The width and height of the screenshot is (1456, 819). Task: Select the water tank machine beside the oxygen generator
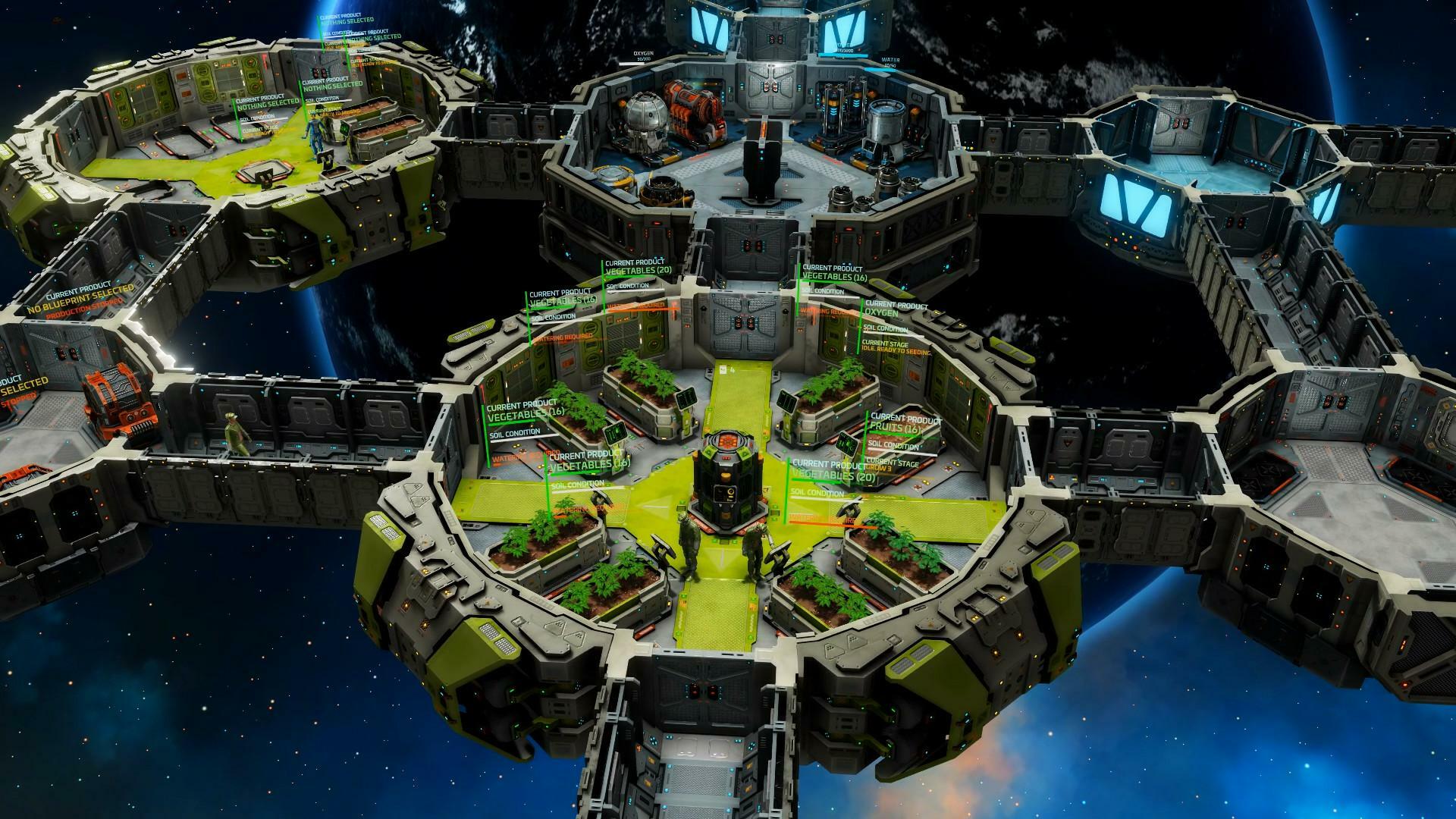888,120
